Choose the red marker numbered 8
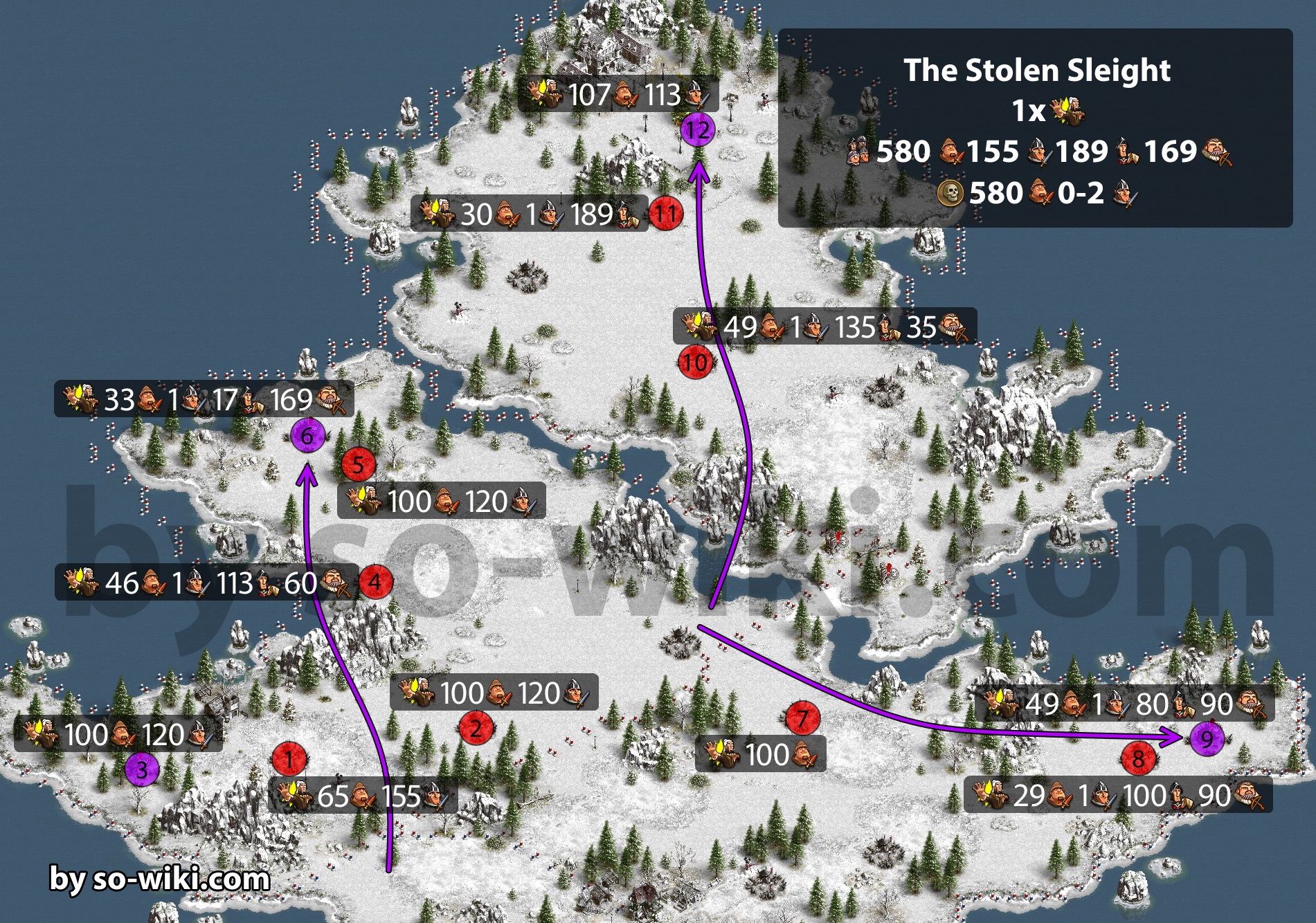 [x=1138, y=759]
